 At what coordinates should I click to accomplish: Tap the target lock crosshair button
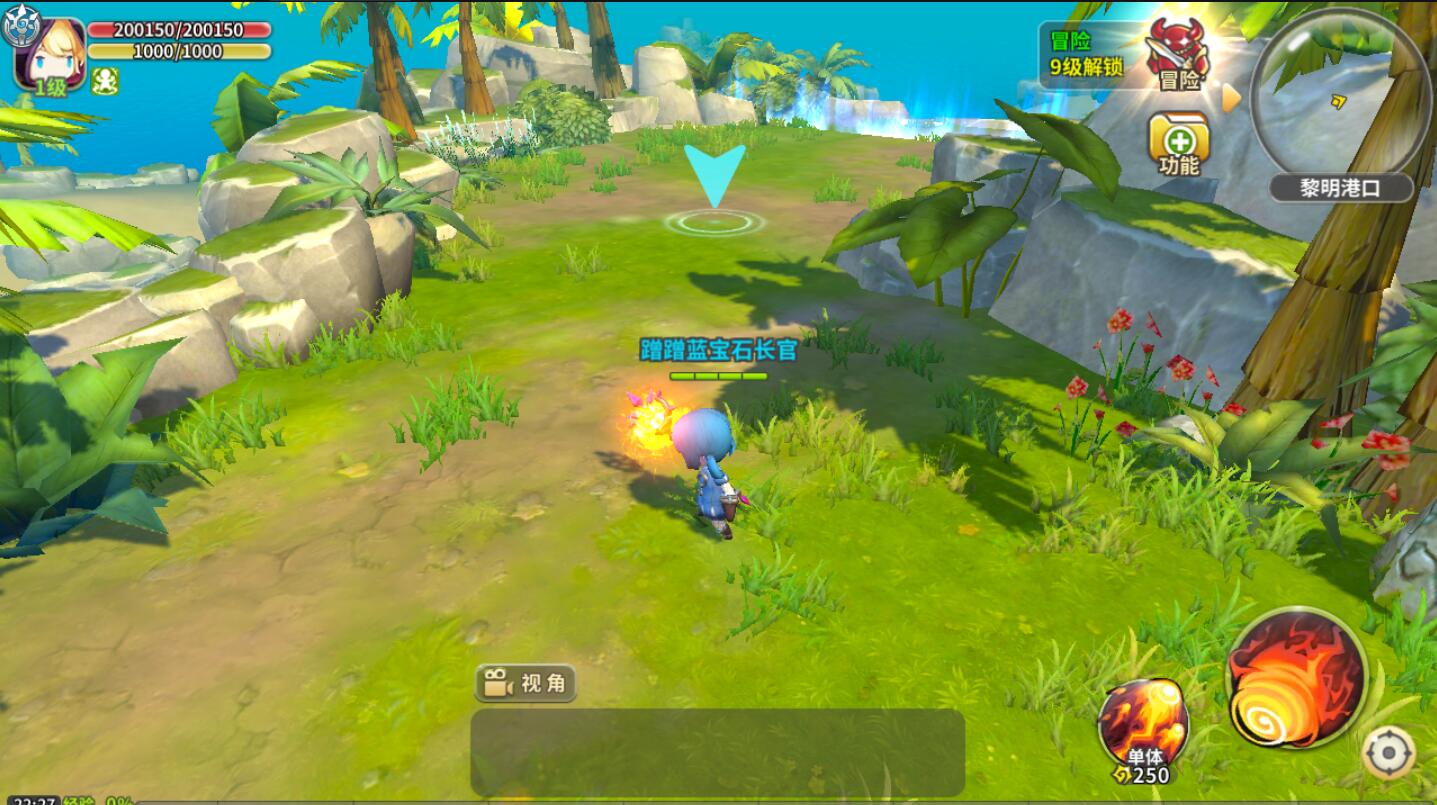pyautogui.click(x=1389, y=753)
